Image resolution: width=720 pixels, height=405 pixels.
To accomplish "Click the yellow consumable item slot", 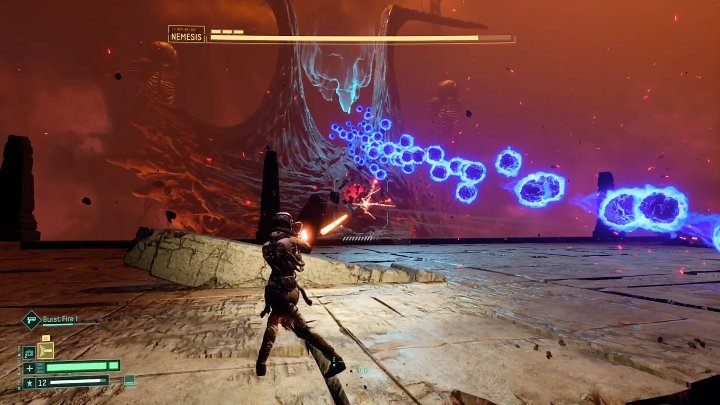I will pos(45,350).
